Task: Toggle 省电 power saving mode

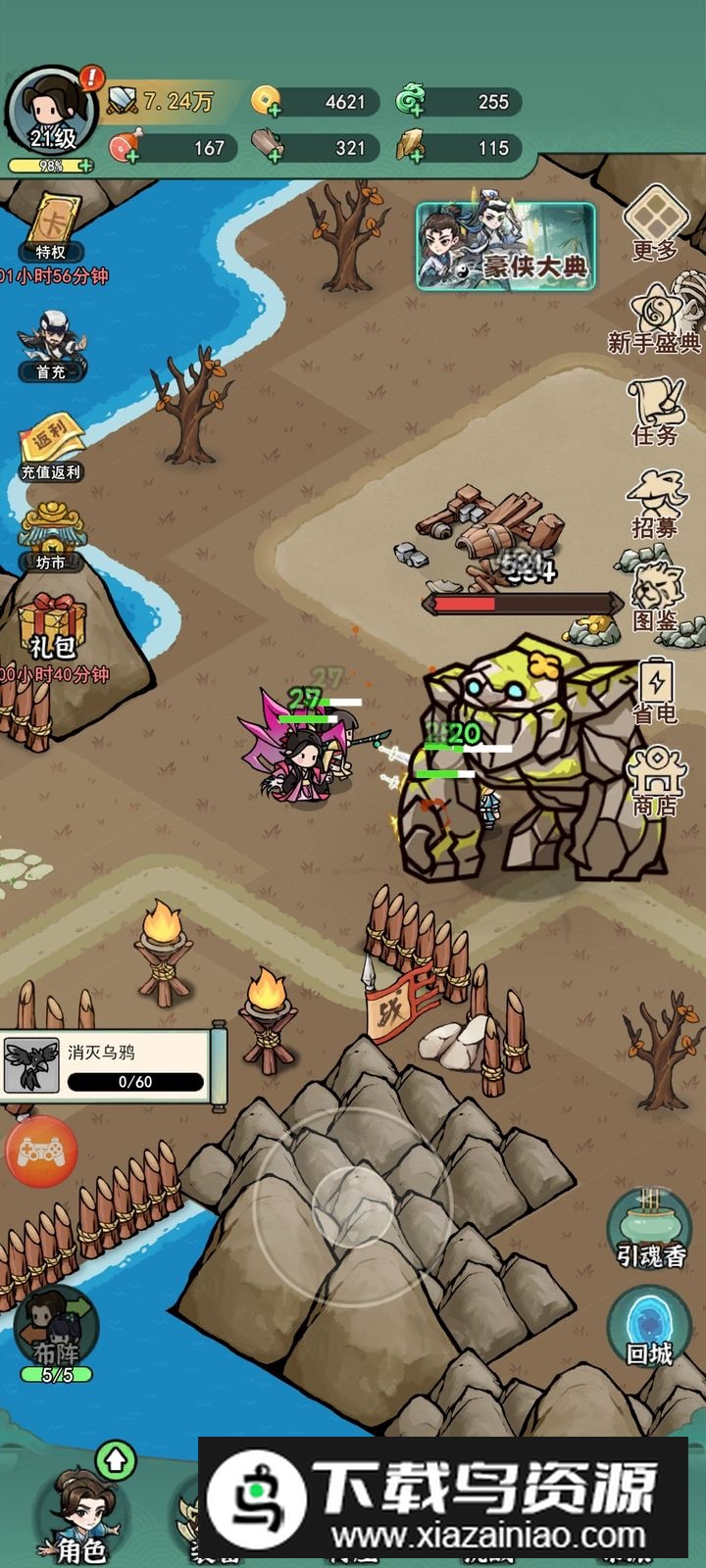Action: tap(655, 689)
